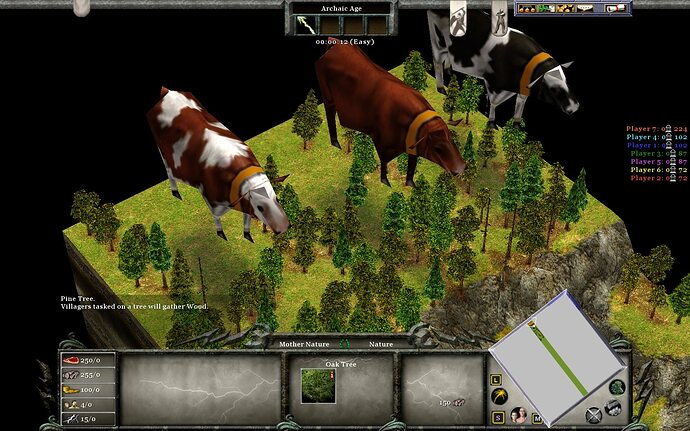Activate the lightning bolt god power
This screenshot has height=431, width=690.
click(x=304, y=25)
